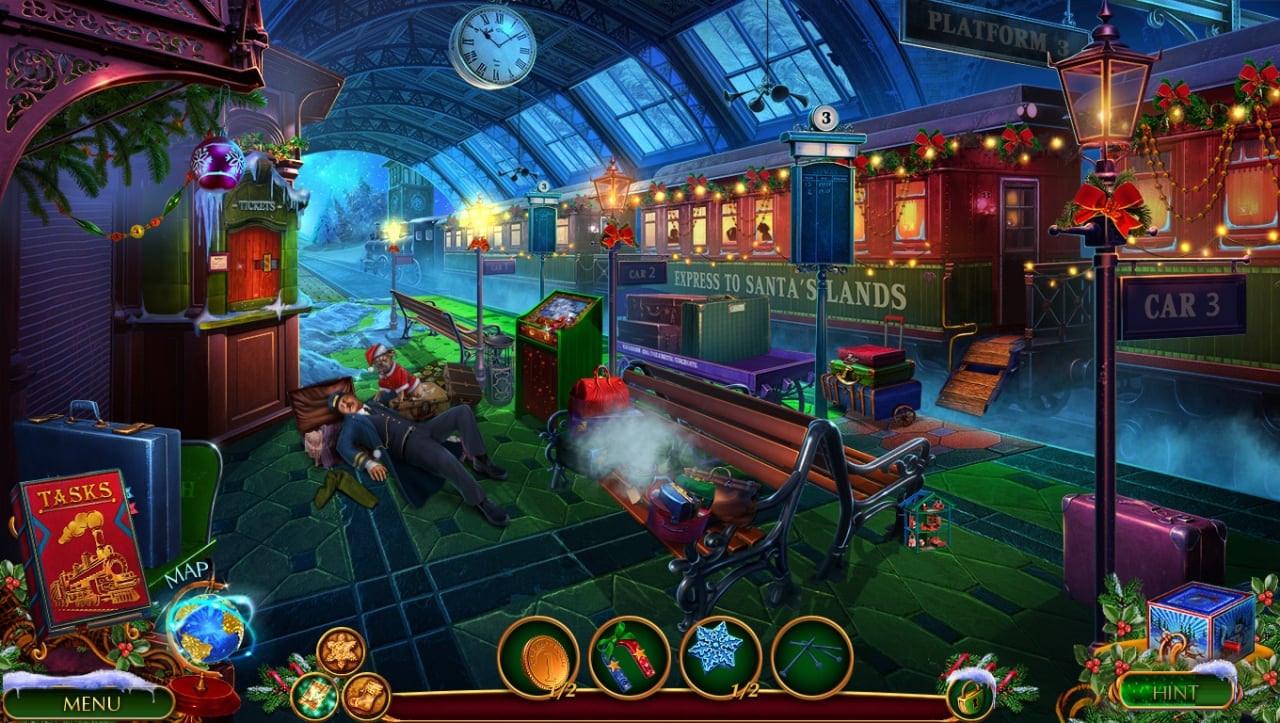Open the blue puzzle box above Hint
Image resolution: width=1280 pixels, height=723 pixels.
(1200, 623)
